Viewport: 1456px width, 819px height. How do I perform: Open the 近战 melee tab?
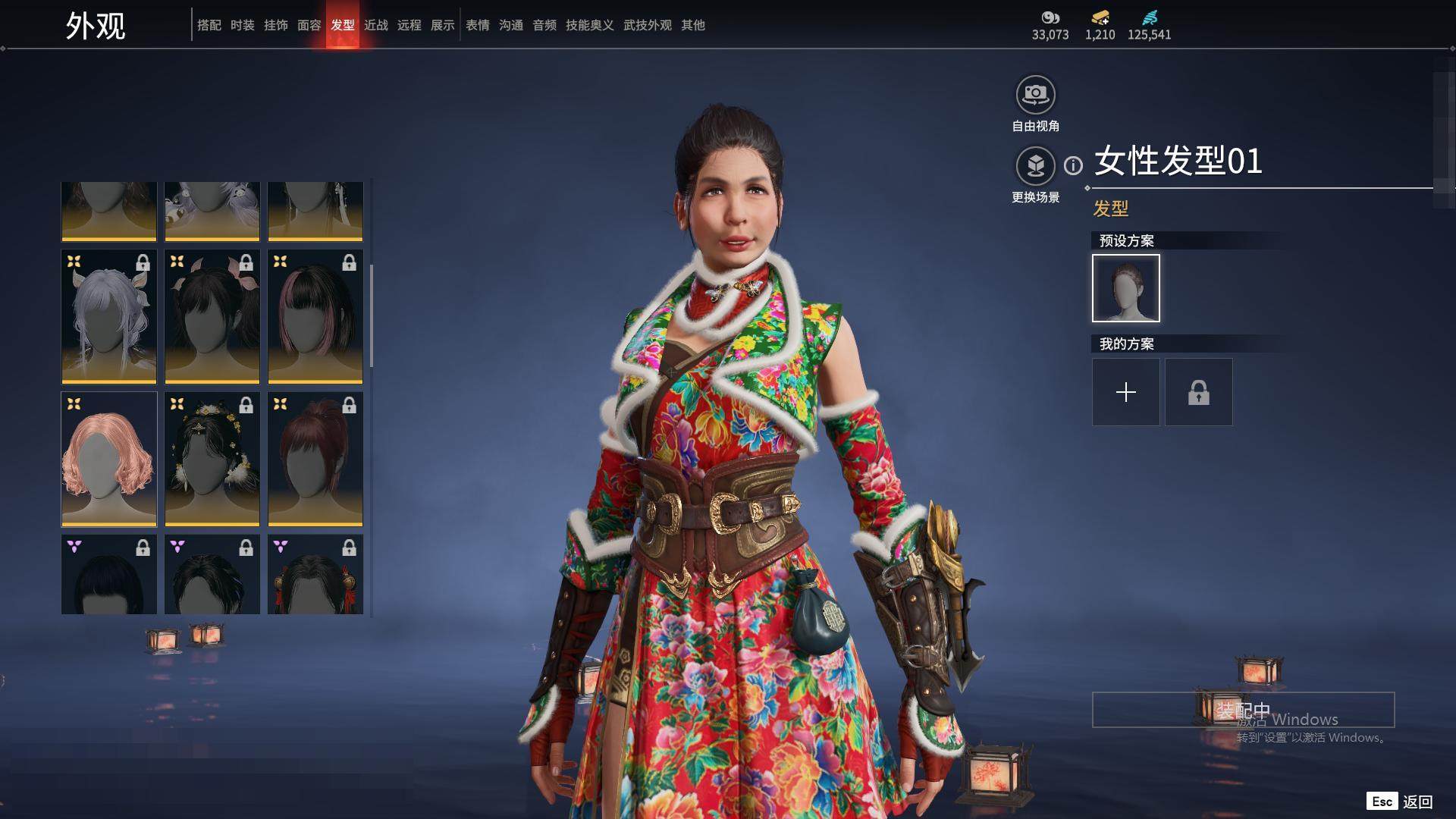click(376, 25)
